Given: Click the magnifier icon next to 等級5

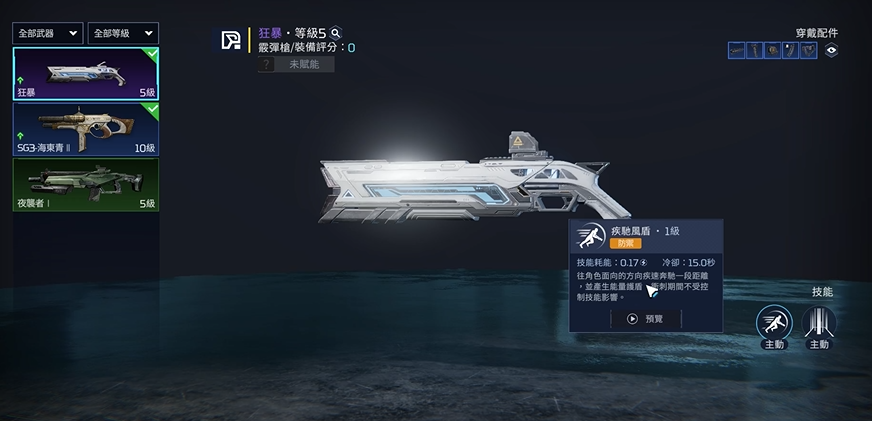Looking at the screenshot, I should click(x=336, y=33).
